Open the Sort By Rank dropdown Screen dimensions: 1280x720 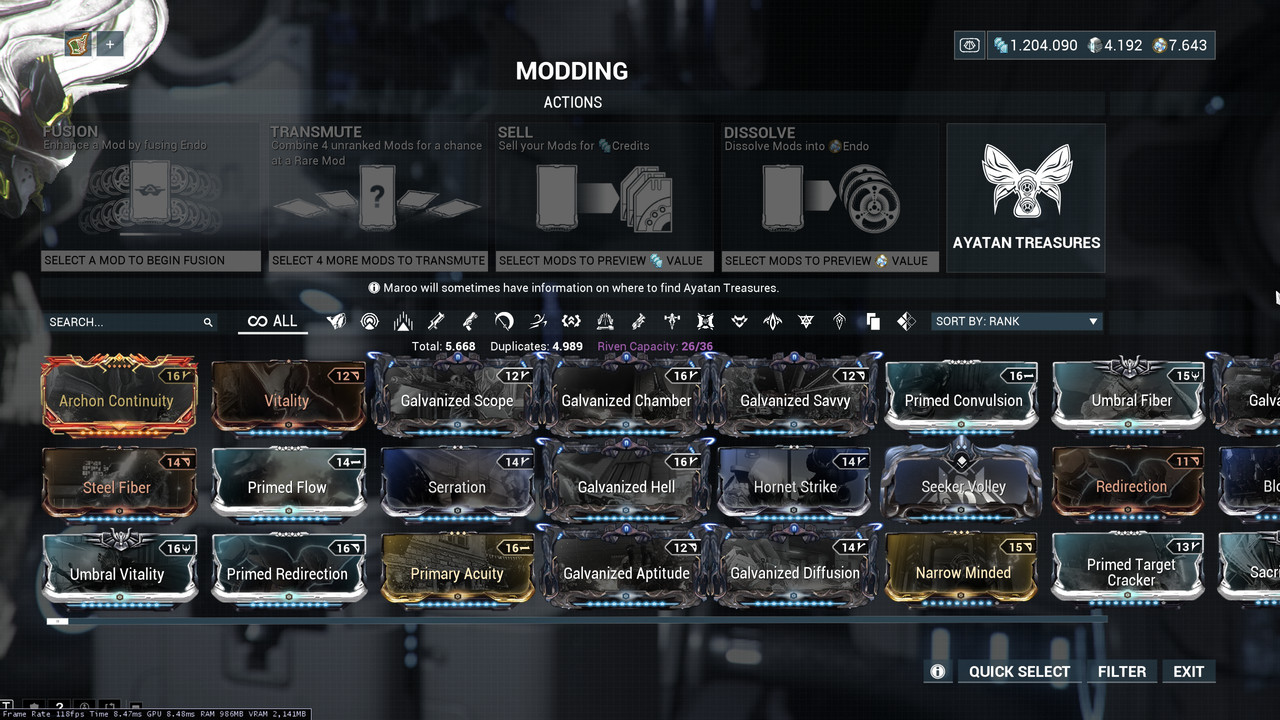tap(1016, 322)
